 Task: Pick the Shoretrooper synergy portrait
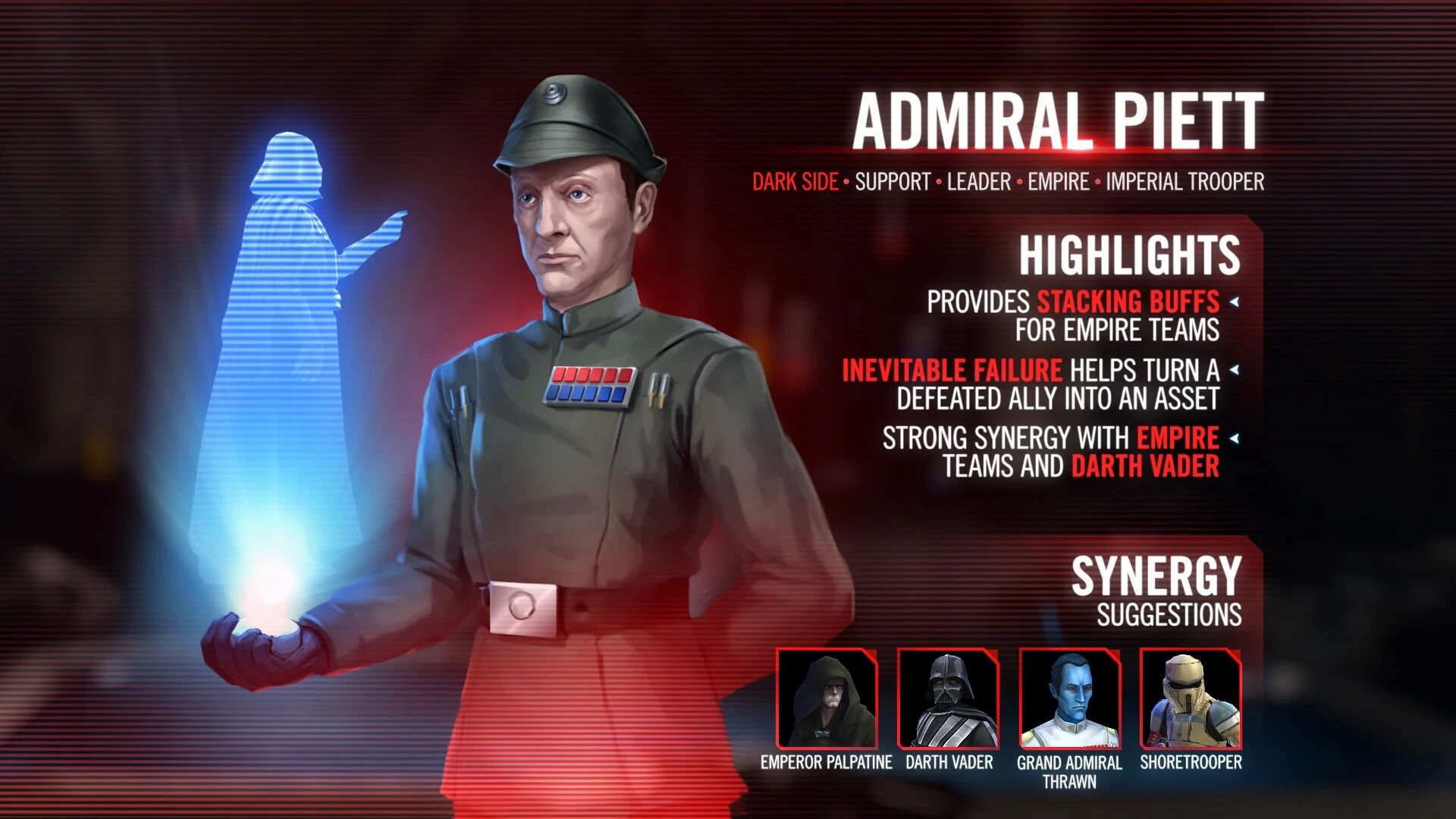click(1191, 698)
